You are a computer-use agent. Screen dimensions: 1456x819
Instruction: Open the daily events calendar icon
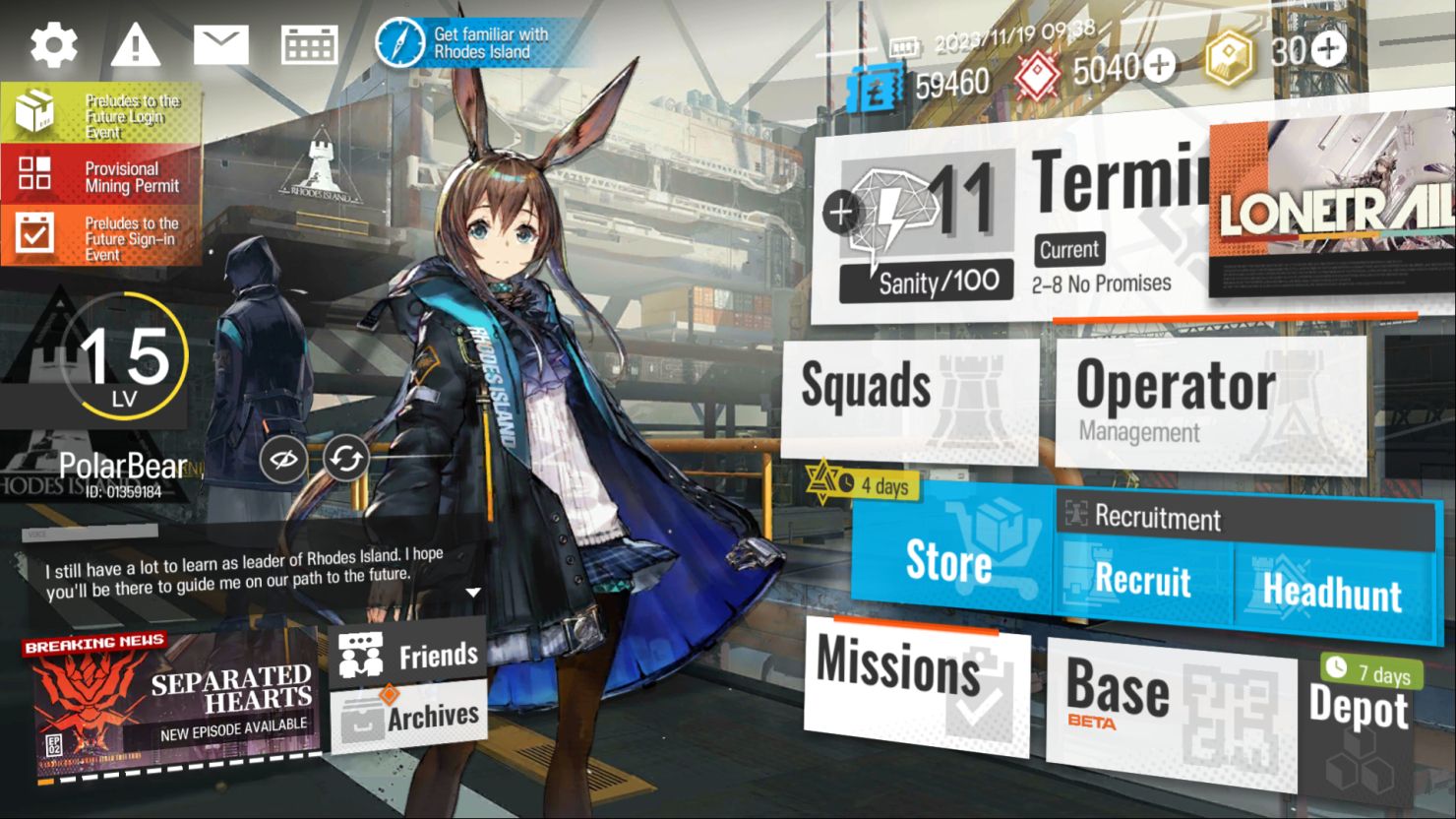pyautogui.click(x=308, y=43)
